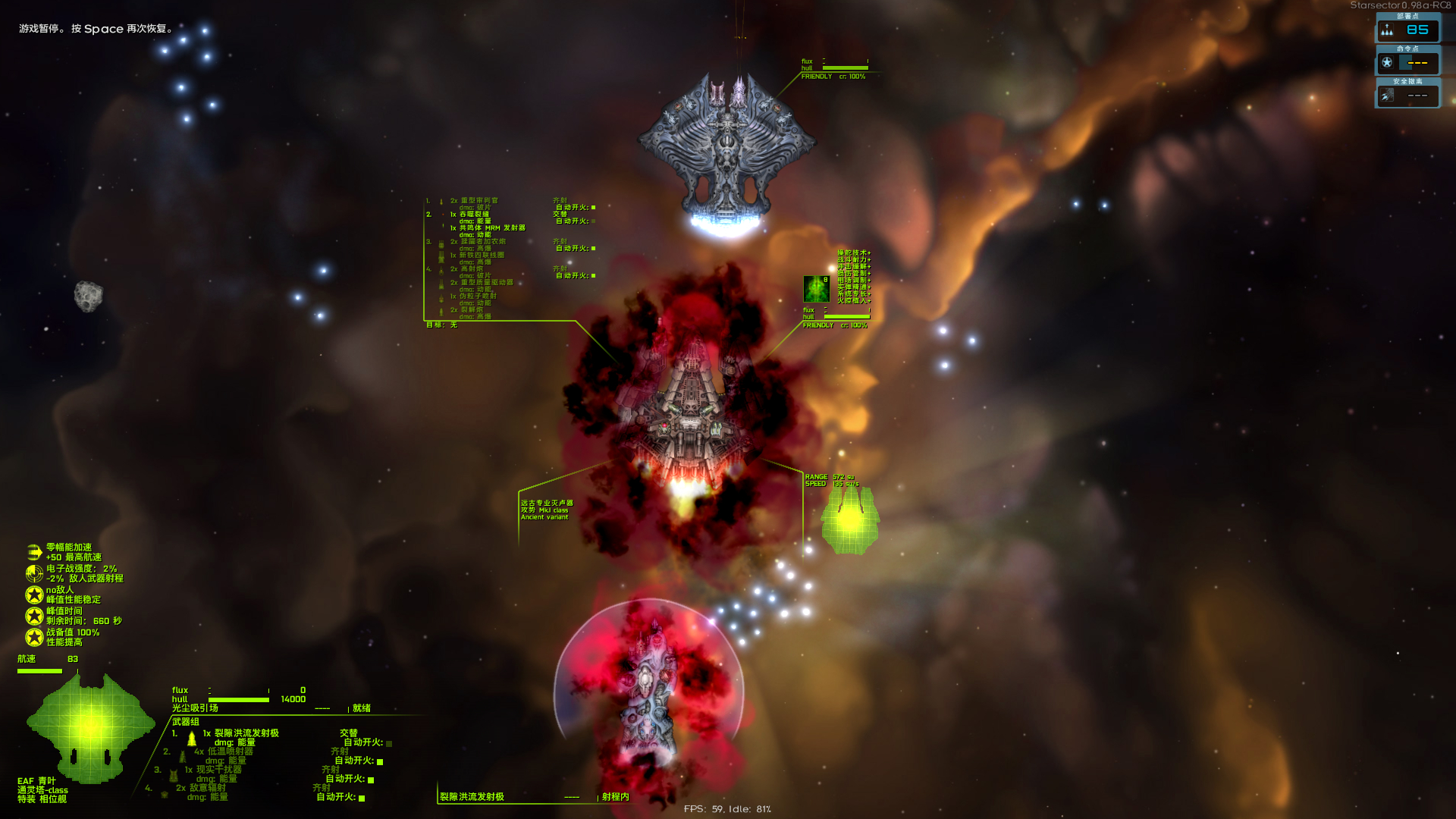1456x819 pixels.
Task: Toggle autofire square for 低温喷射器 group
Action: coord(380,761)
